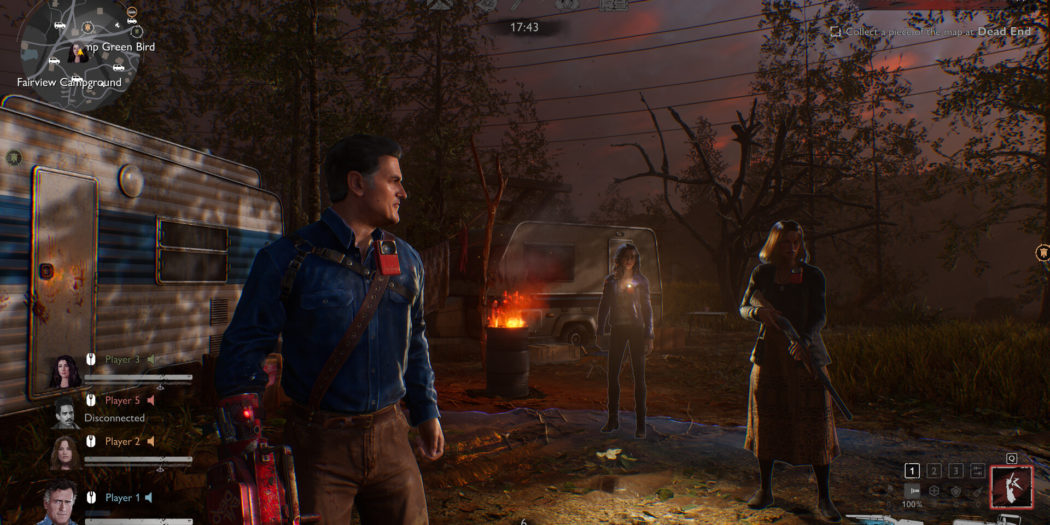Viewport: 1050px width, 525px height.
Task: Mute Player 3's voice speaker icon
Action: pyautogui.click(x=152, y=359)
